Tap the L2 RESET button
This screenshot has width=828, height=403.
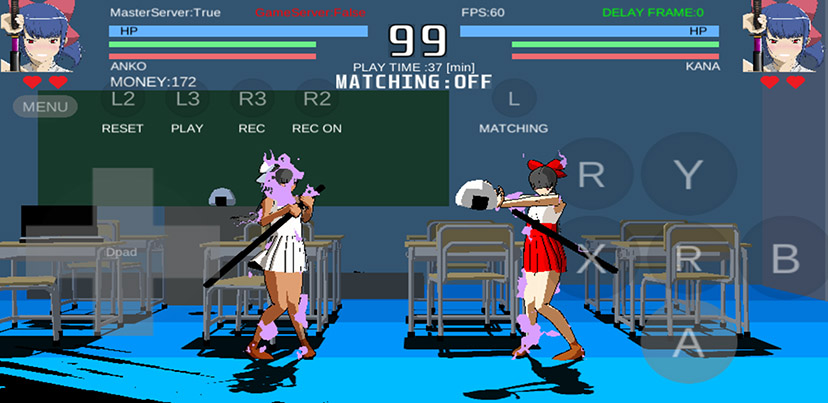[123, 99]
